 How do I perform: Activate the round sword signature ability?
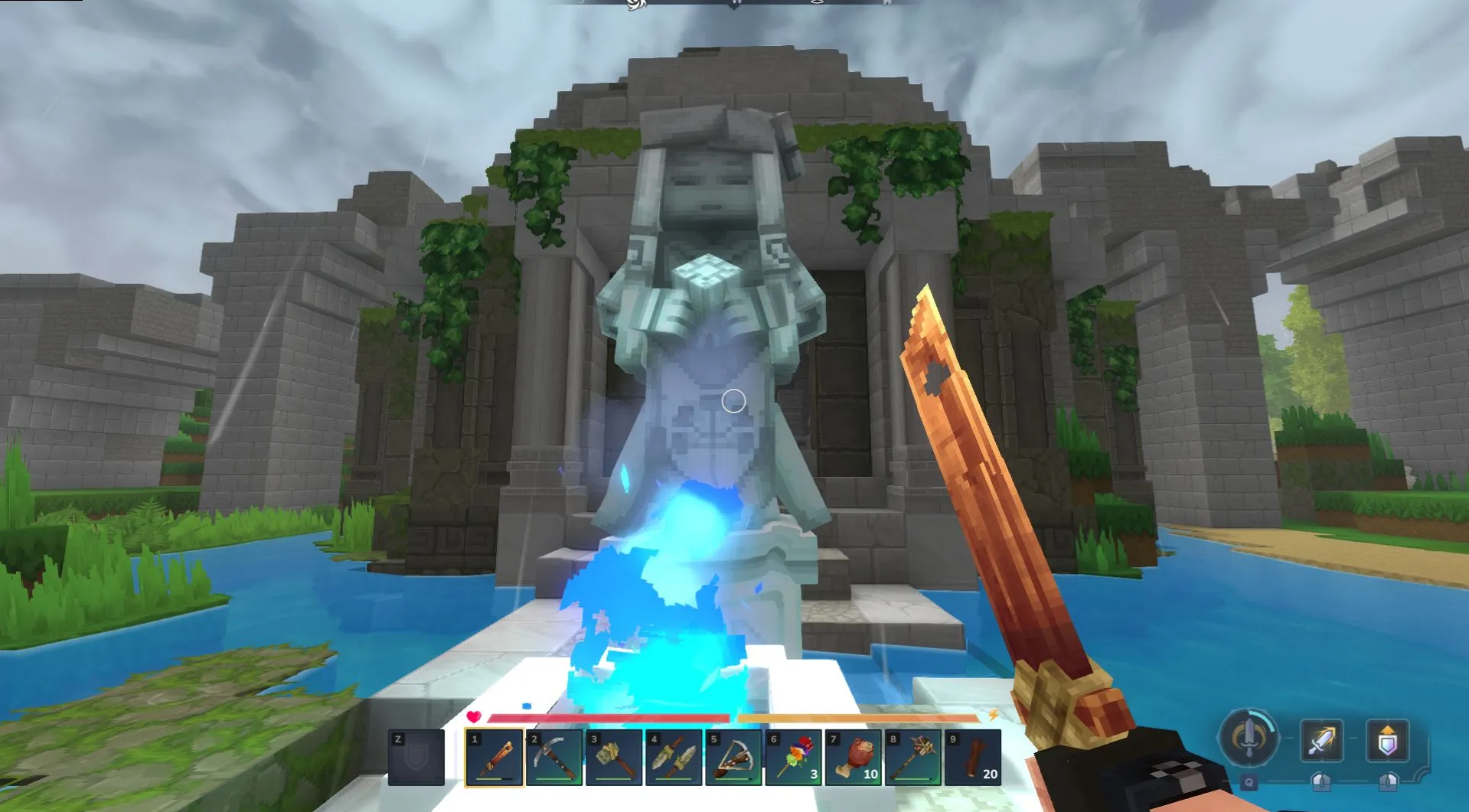1249,739
